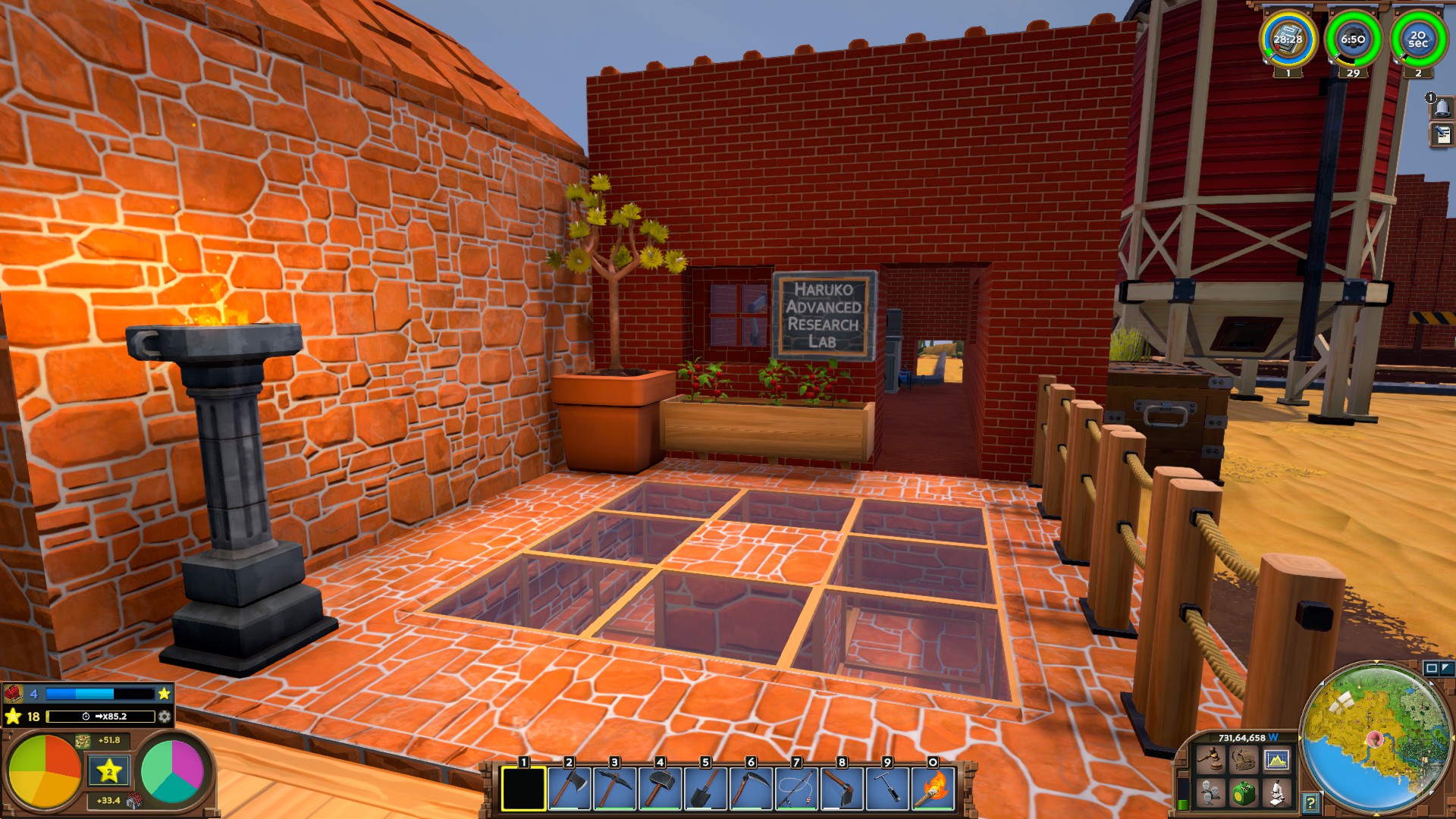
Task: Select the hoe in the hotbar
Action: click(842, 789)
